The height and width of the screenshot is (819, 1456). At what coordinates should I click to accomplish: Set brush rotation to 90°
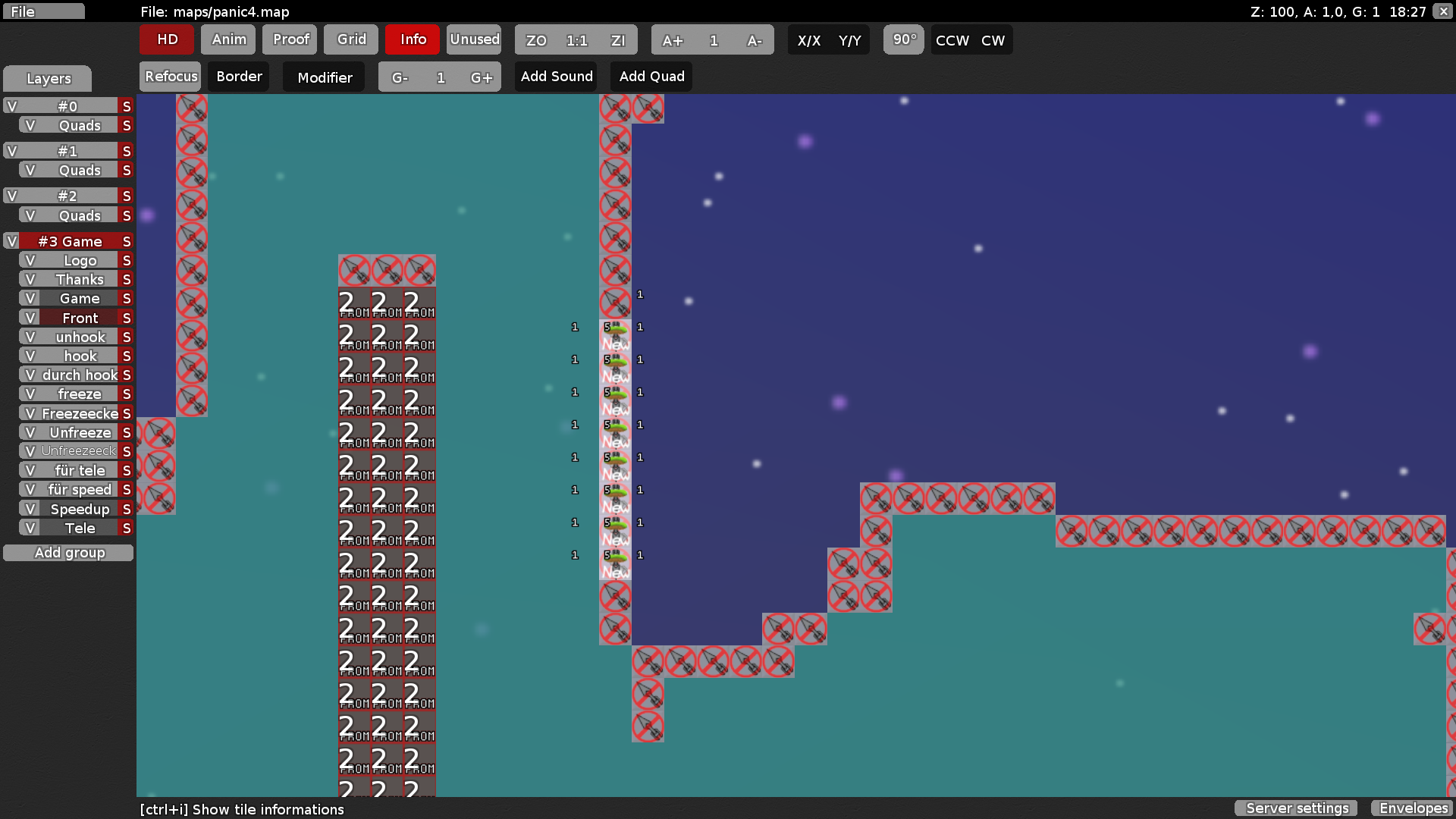coord(903,40)
